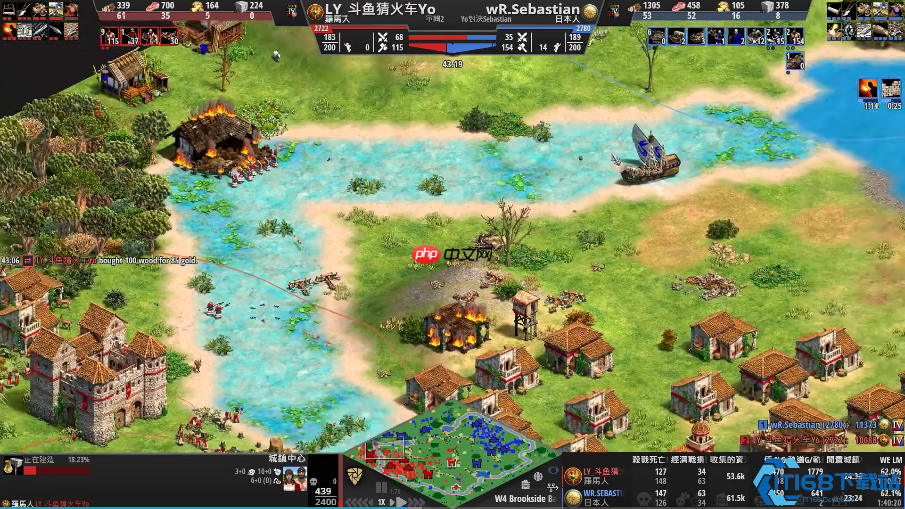905x509 pixels.
Task: Select the flame research icon timed 1:14
Action: click(866, 90)
